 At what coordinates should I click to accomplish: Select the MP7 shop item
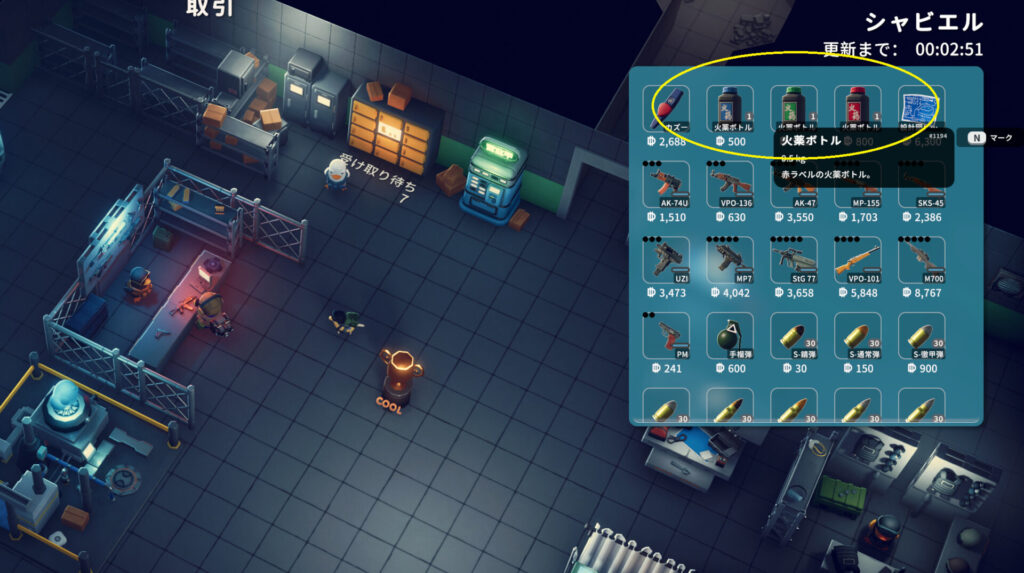[730, 261]
